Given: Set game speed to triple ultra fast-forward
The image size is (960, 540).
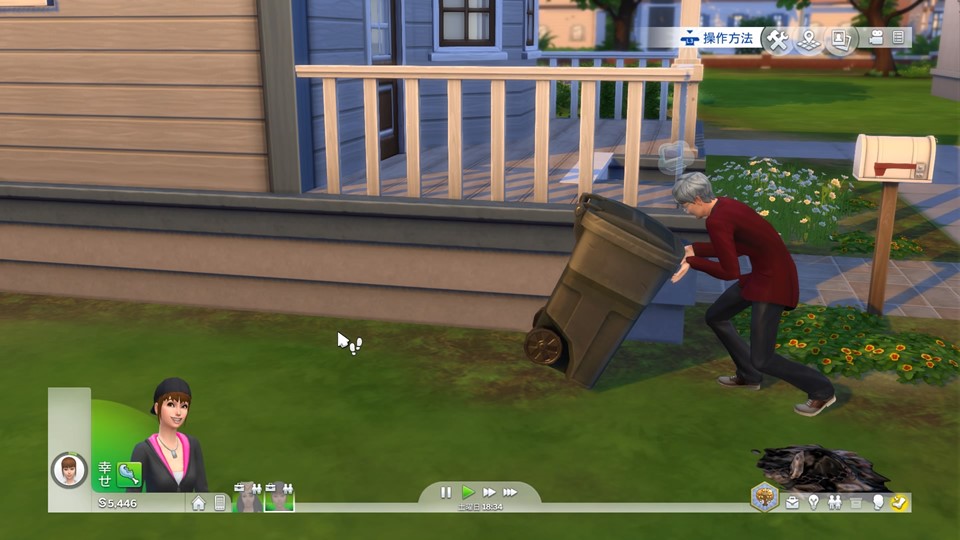Looking at the screenshot, I should [510, 492].
